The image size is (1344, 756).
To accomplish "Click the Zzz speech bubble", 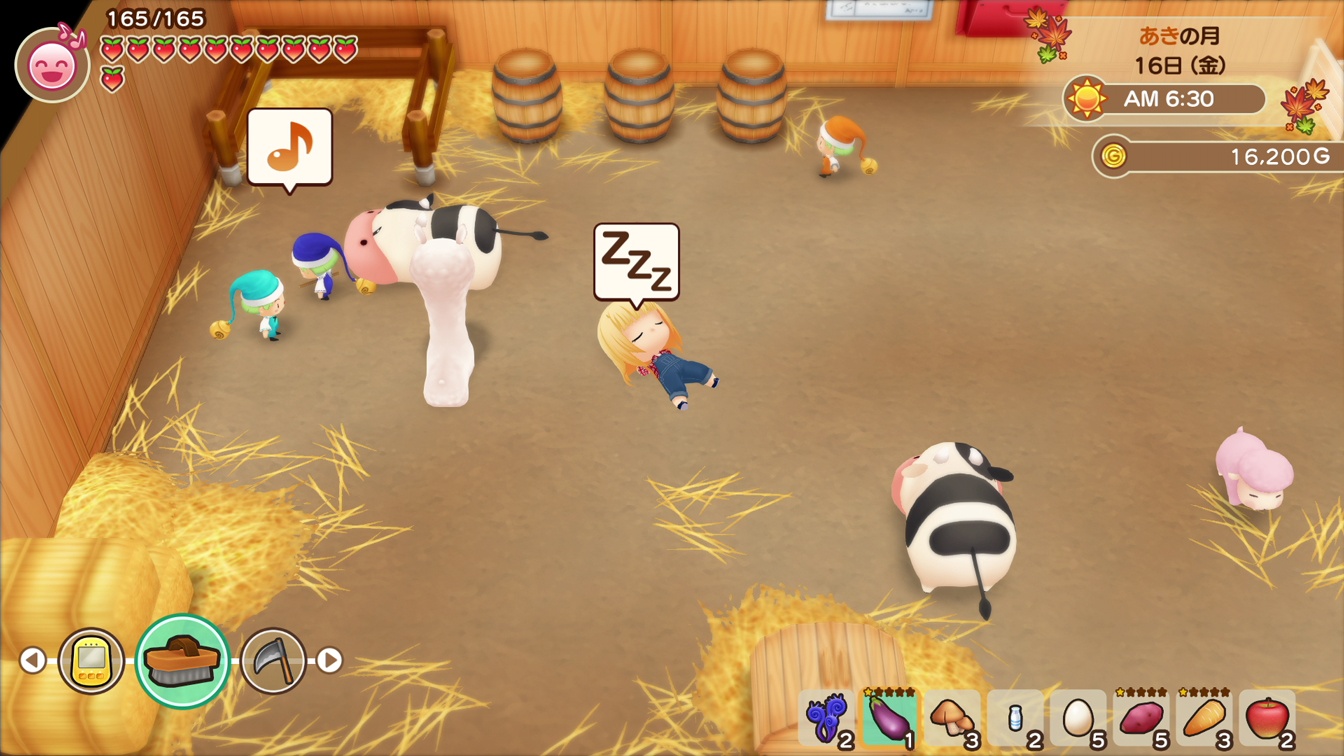I will pos(636,262).
